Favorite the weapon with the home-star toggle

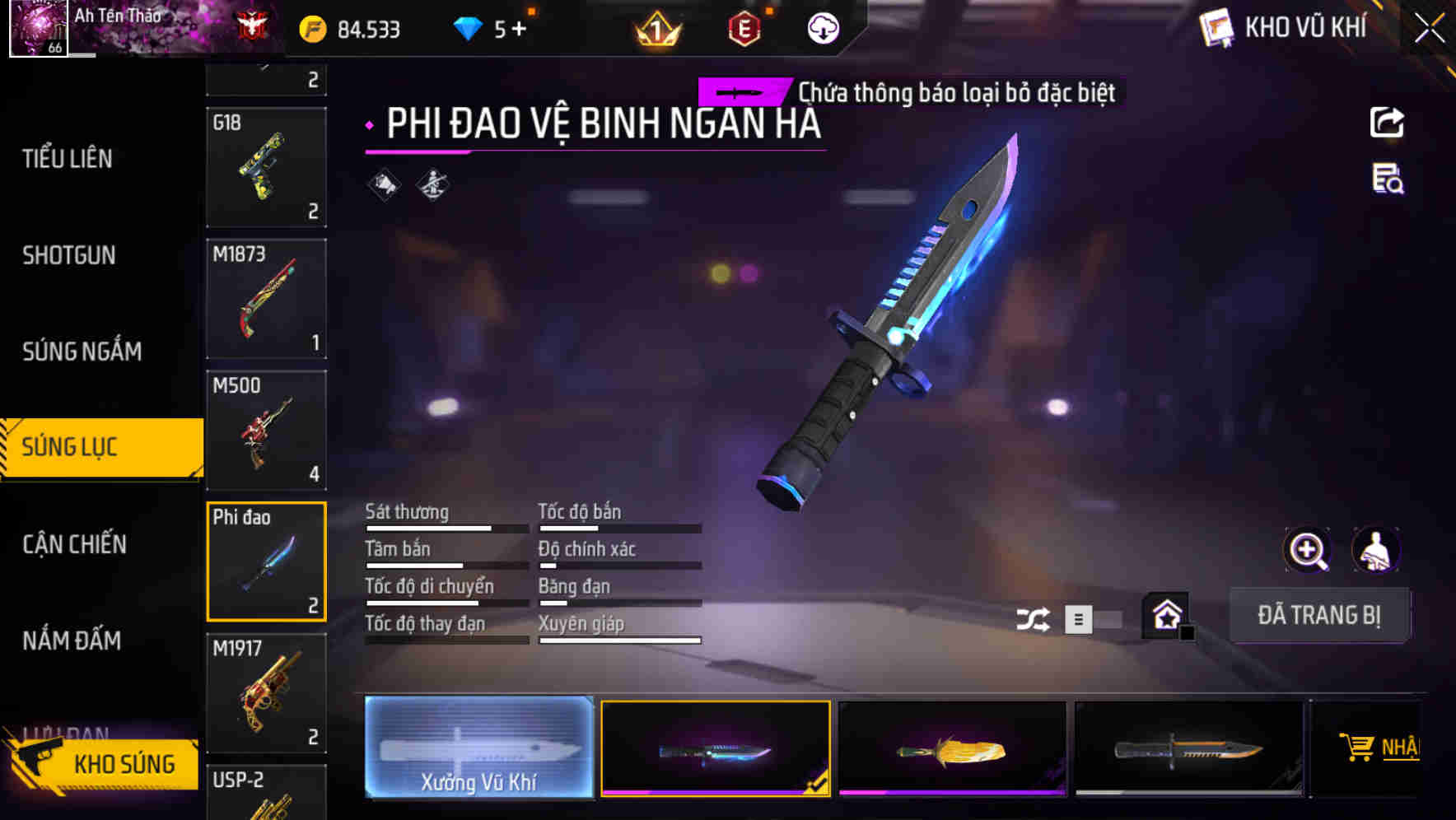point(1164,616)
